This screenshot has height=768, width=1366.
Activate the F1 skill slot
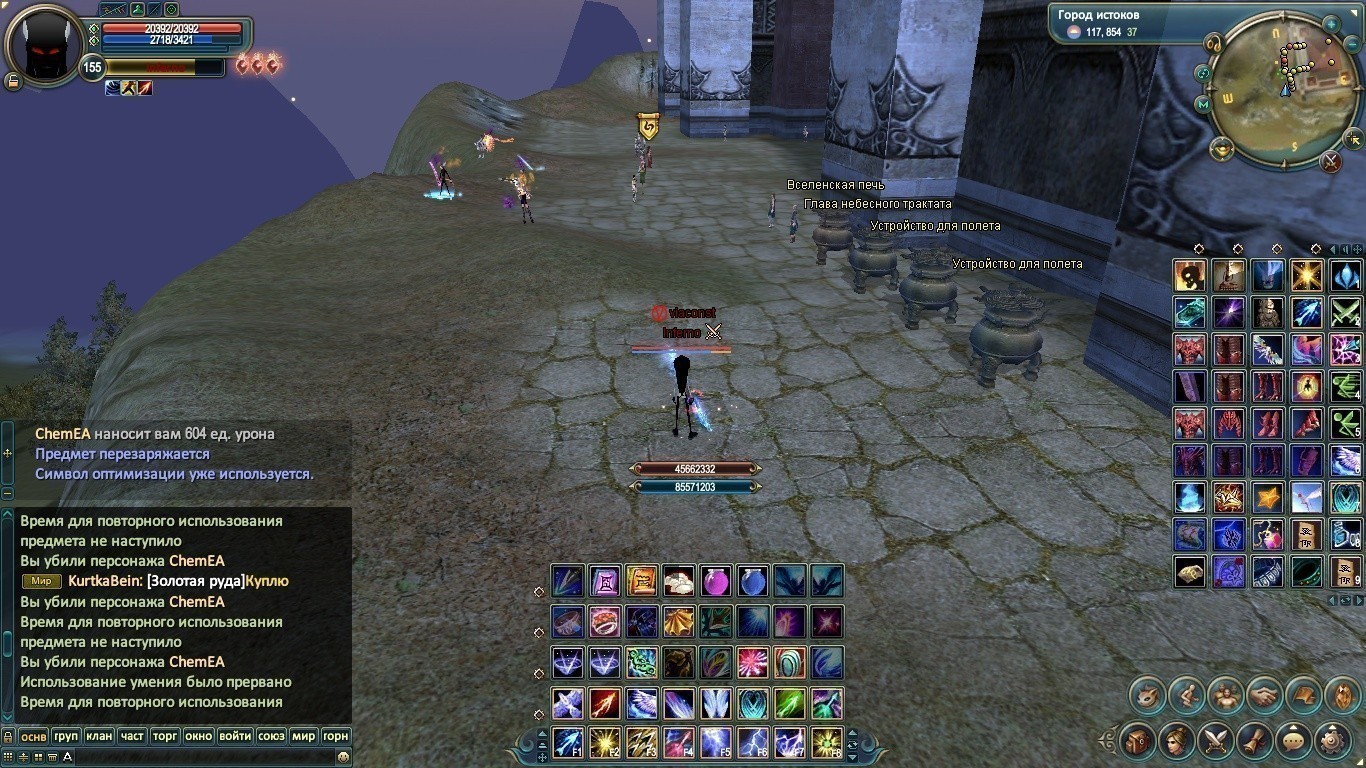click(x=568, y=742)
